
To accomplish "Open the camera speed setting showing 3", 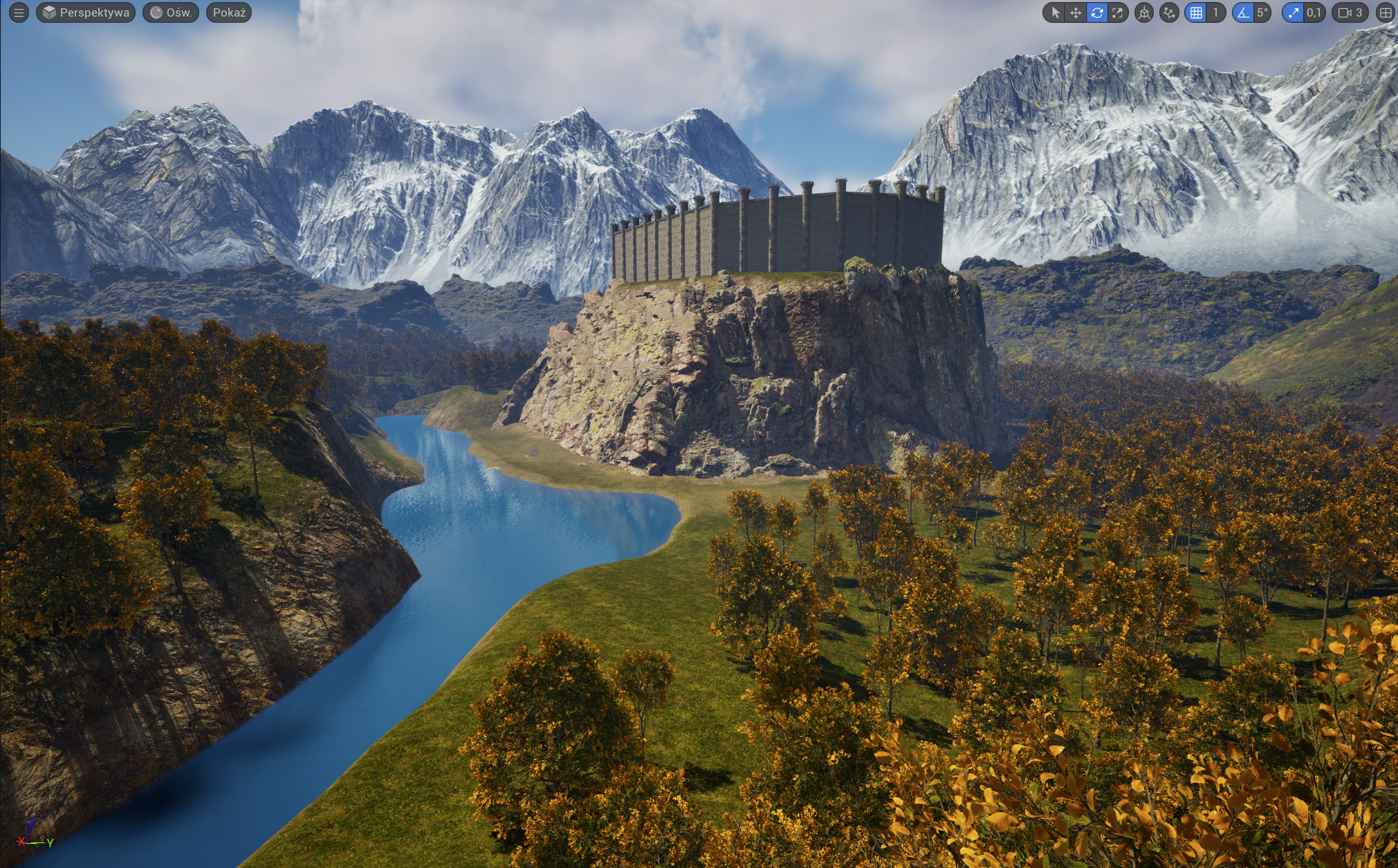I will pyautogui.click(x=1350, y=12).
